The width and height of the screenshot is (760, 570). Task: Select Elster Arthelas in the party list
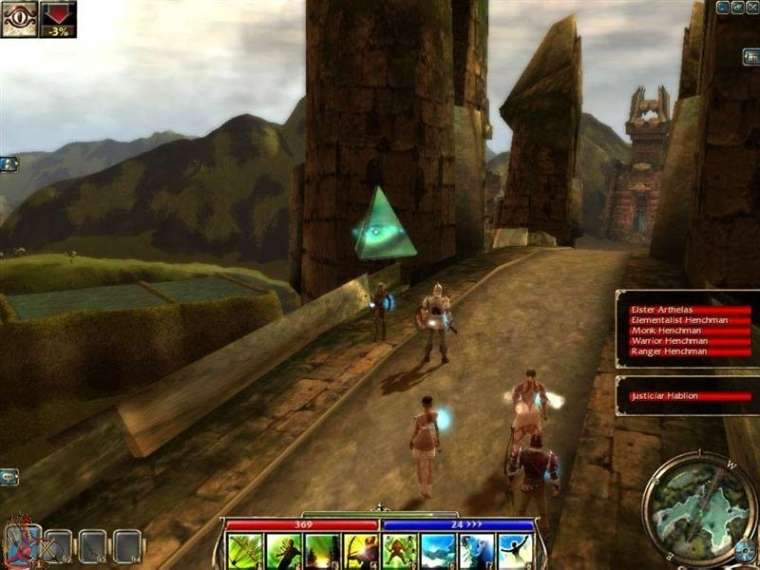click(689, 310)
